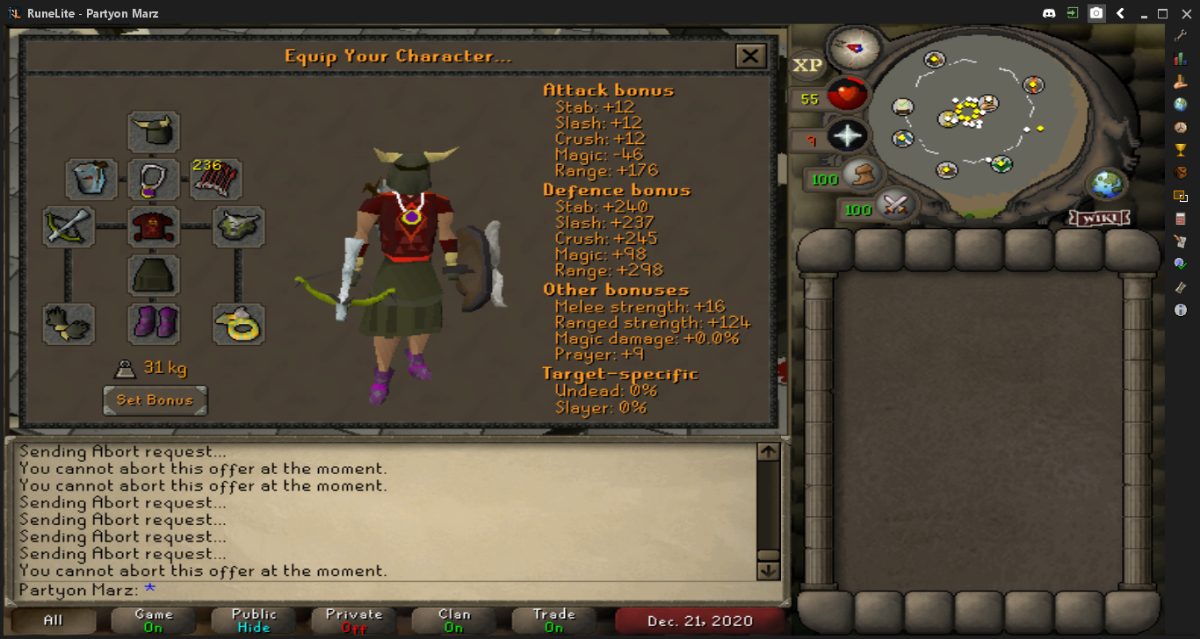
Task: Select the amulet neck slot
Action: tap(154, 180)
